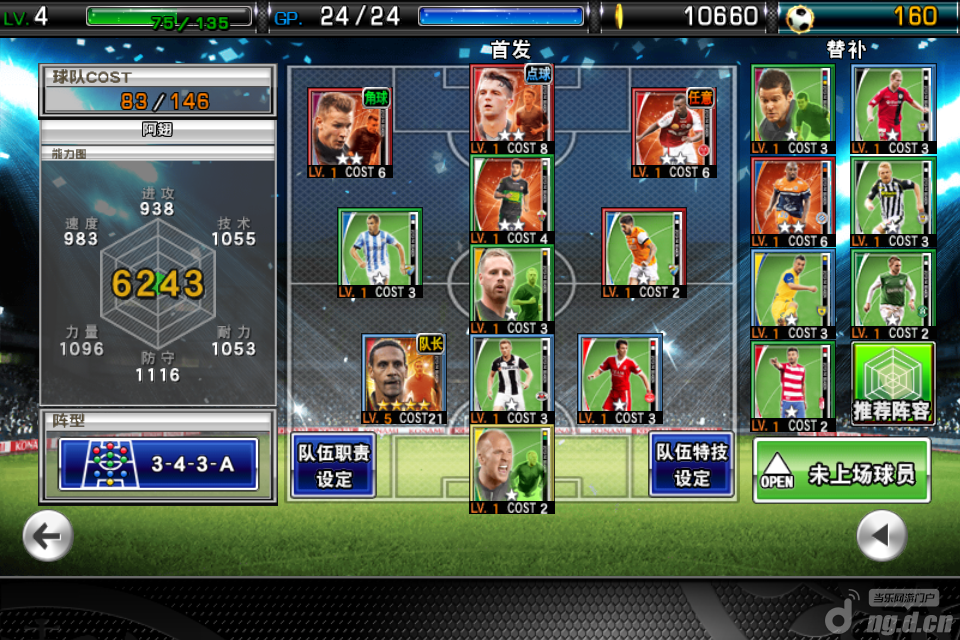This screenshot has width=960, height=640.
Task: Select the starter card with COST 4
Action: 512,199
